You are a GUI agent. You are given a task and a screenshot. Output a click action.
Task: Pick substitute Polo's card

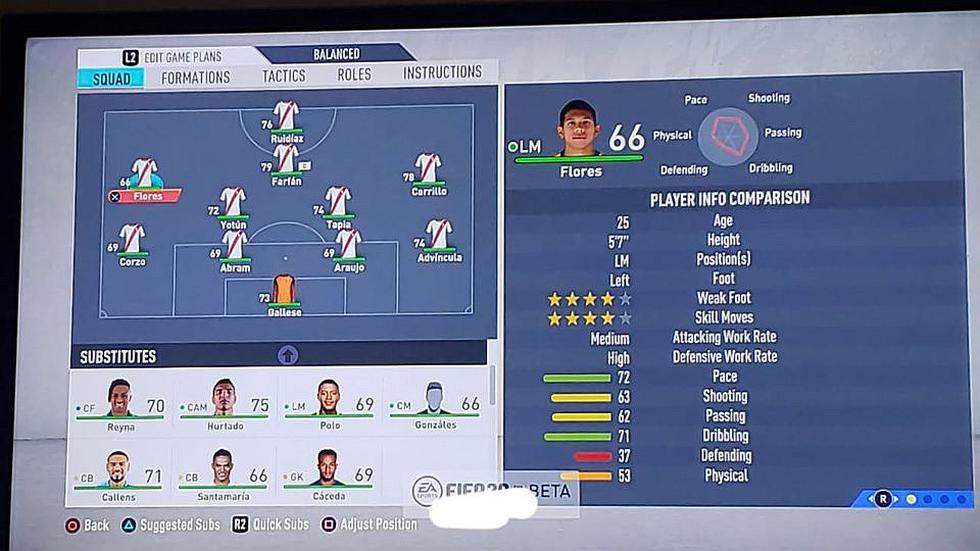tap(329, 404)
